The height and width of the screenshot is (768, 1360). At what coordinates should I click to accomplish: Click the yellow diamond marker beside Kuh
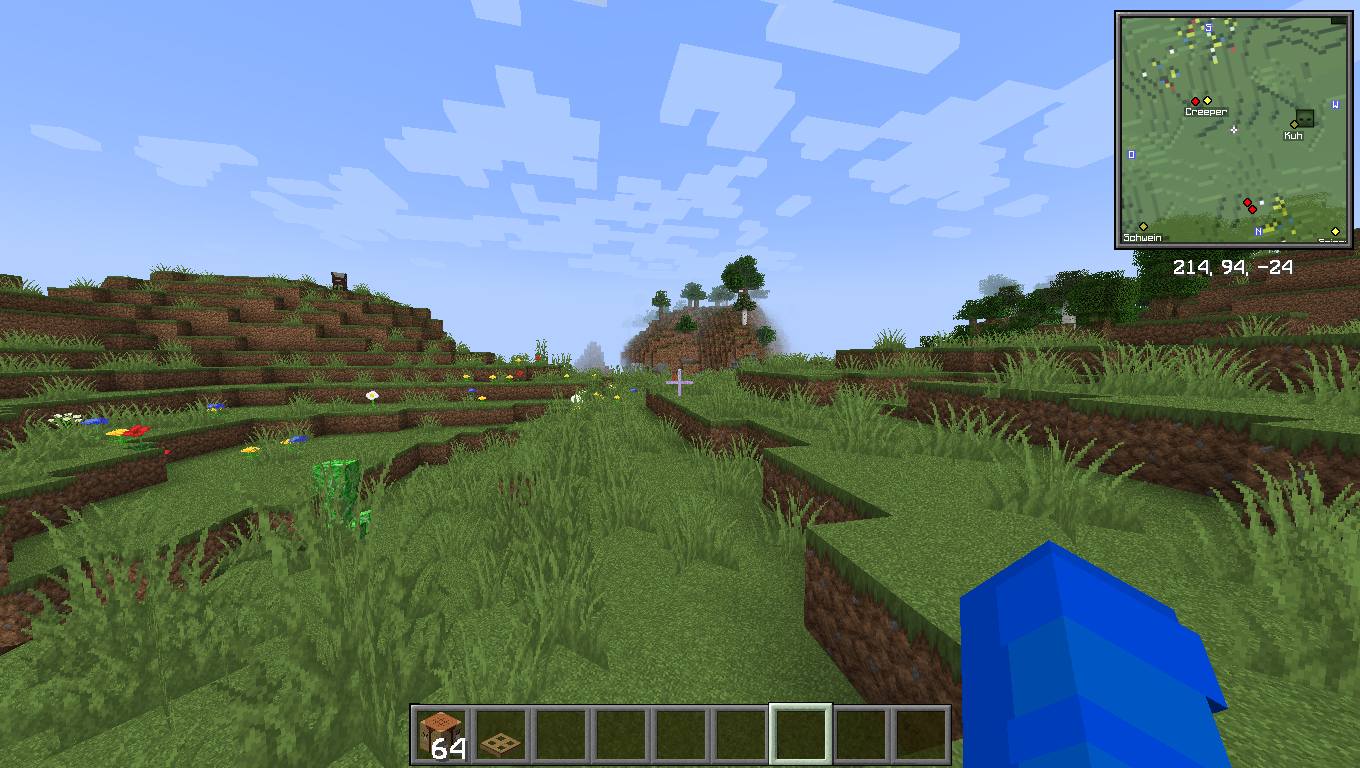(x=1294, y=124)
